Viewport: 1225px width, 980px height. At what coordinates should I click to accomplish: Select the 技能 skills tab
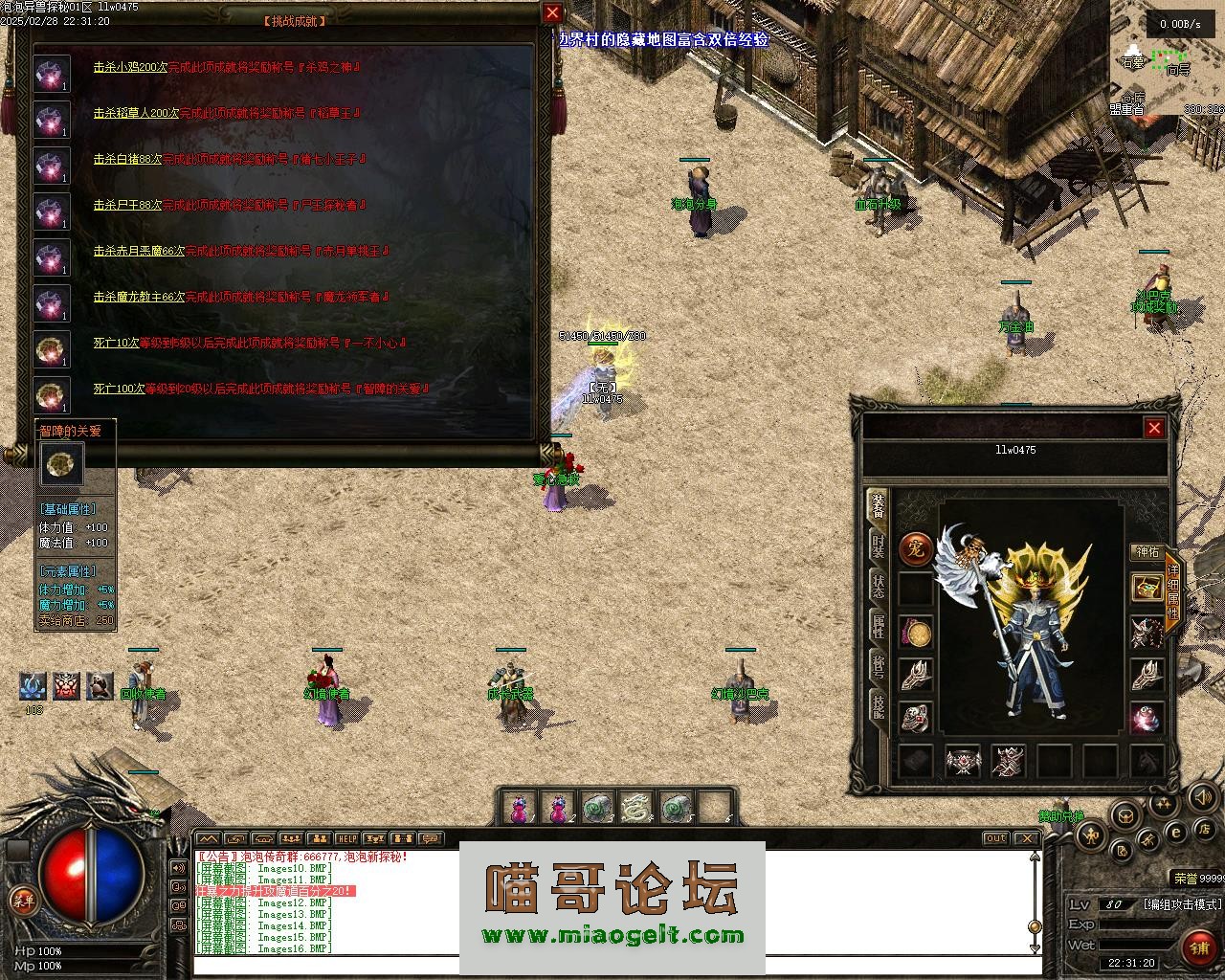878,706
